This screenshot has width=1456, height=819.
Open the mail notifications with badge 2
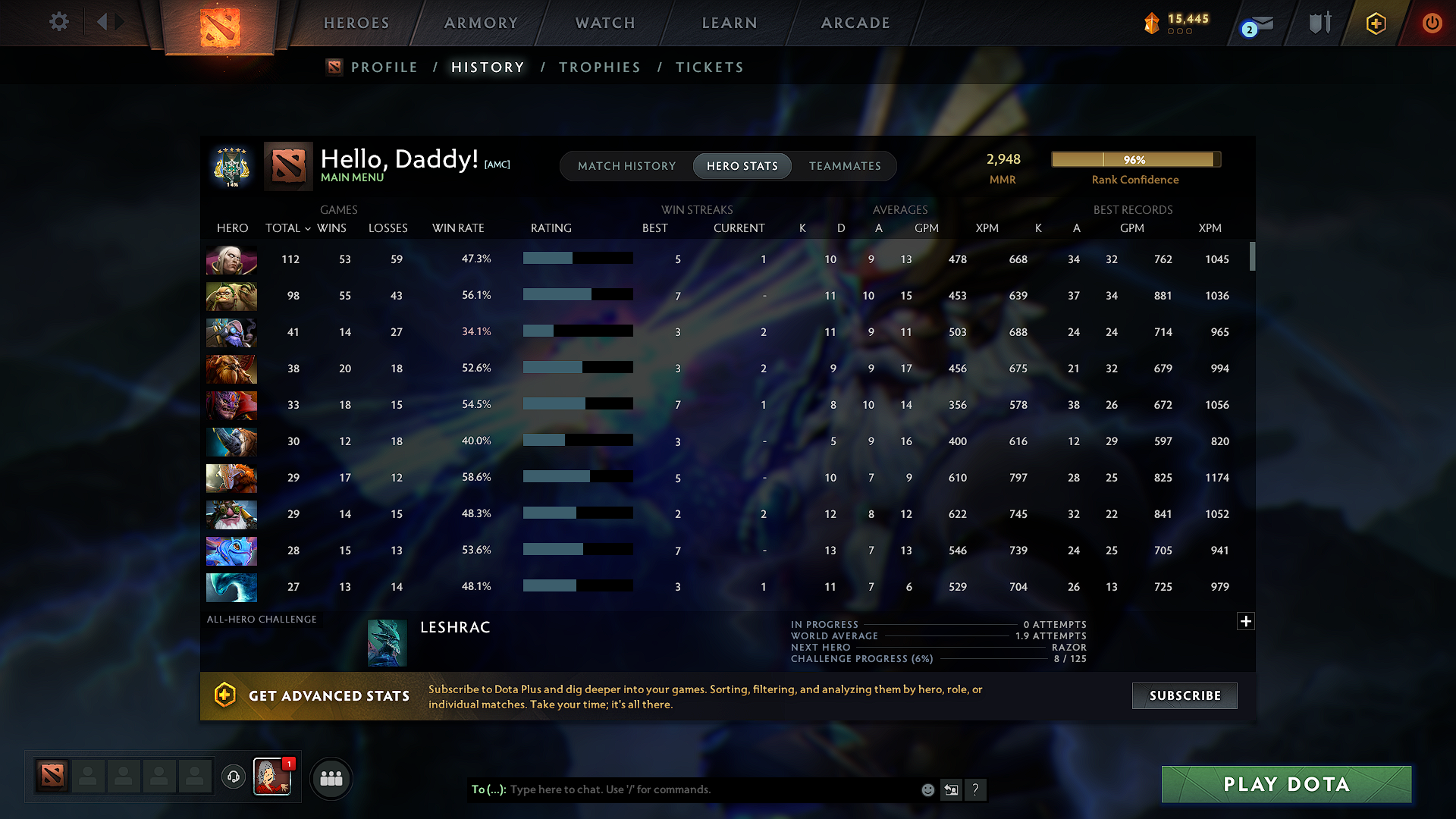coord(1257,23)
